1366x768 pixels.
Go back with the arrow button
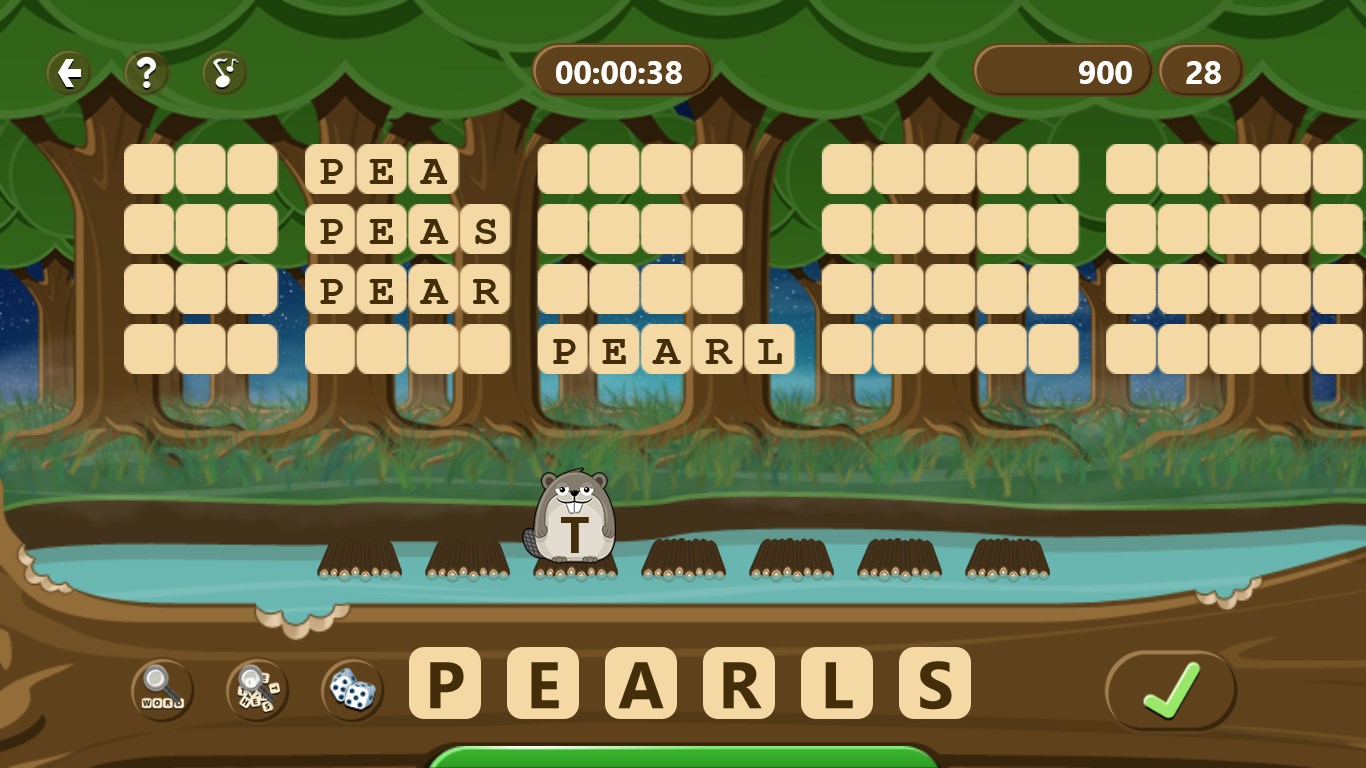pyautogui.click(x=69, y=73)
